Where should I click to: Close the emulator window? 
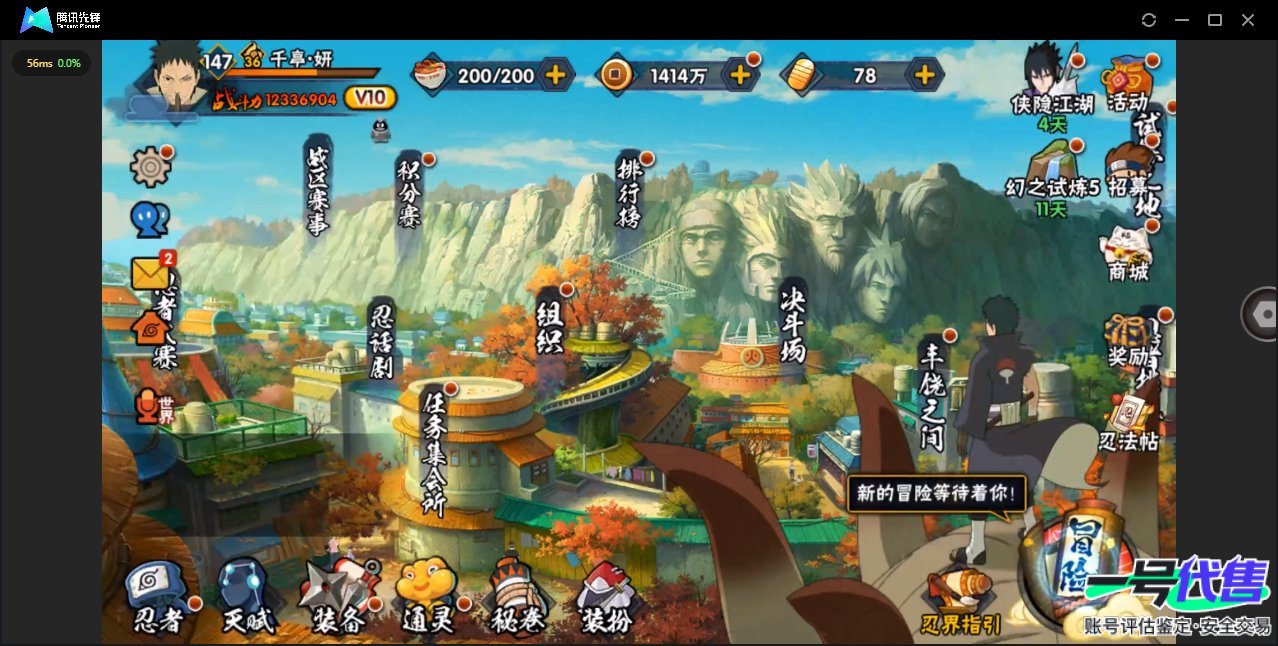click(1248, 20)
